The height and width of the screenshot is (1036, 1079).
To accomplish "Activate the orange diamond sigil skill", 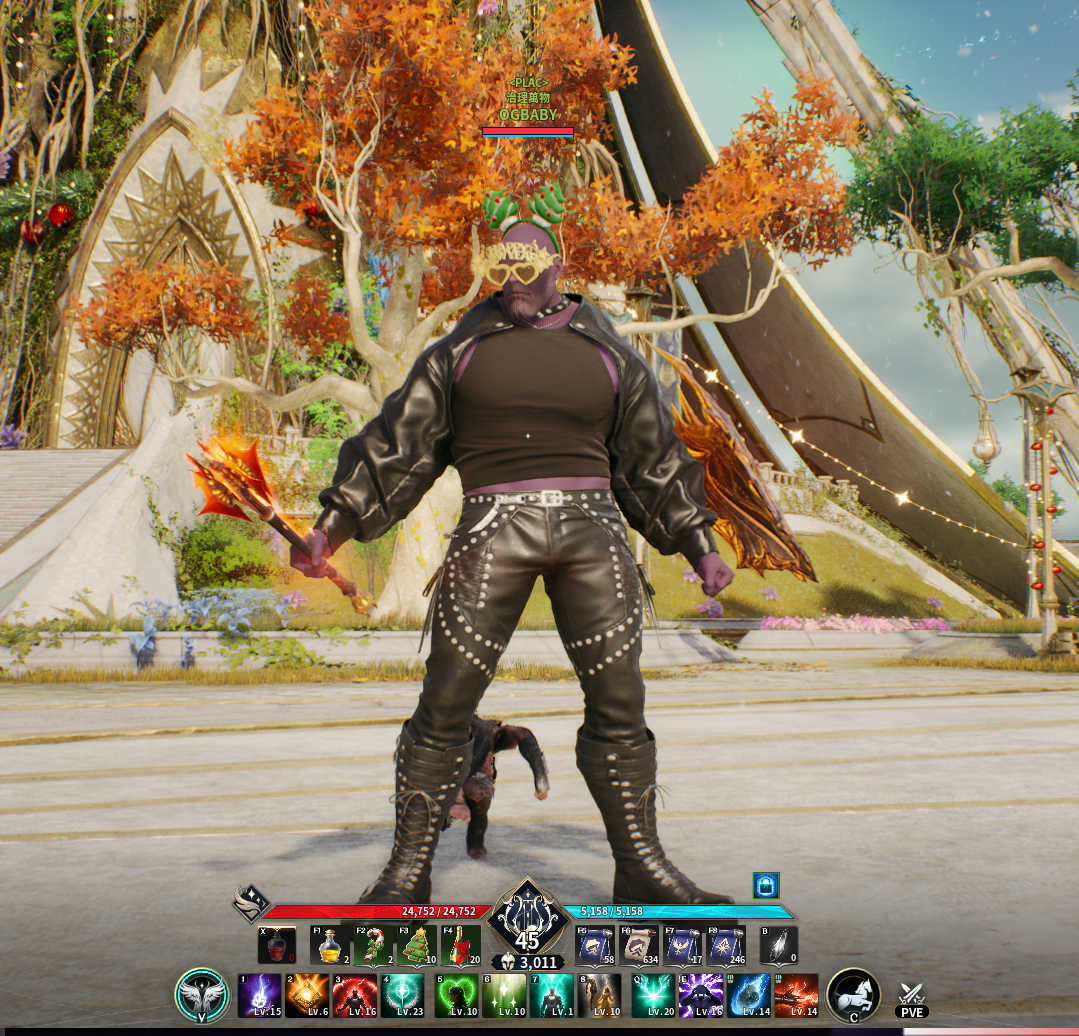I will tap(307, 995).
